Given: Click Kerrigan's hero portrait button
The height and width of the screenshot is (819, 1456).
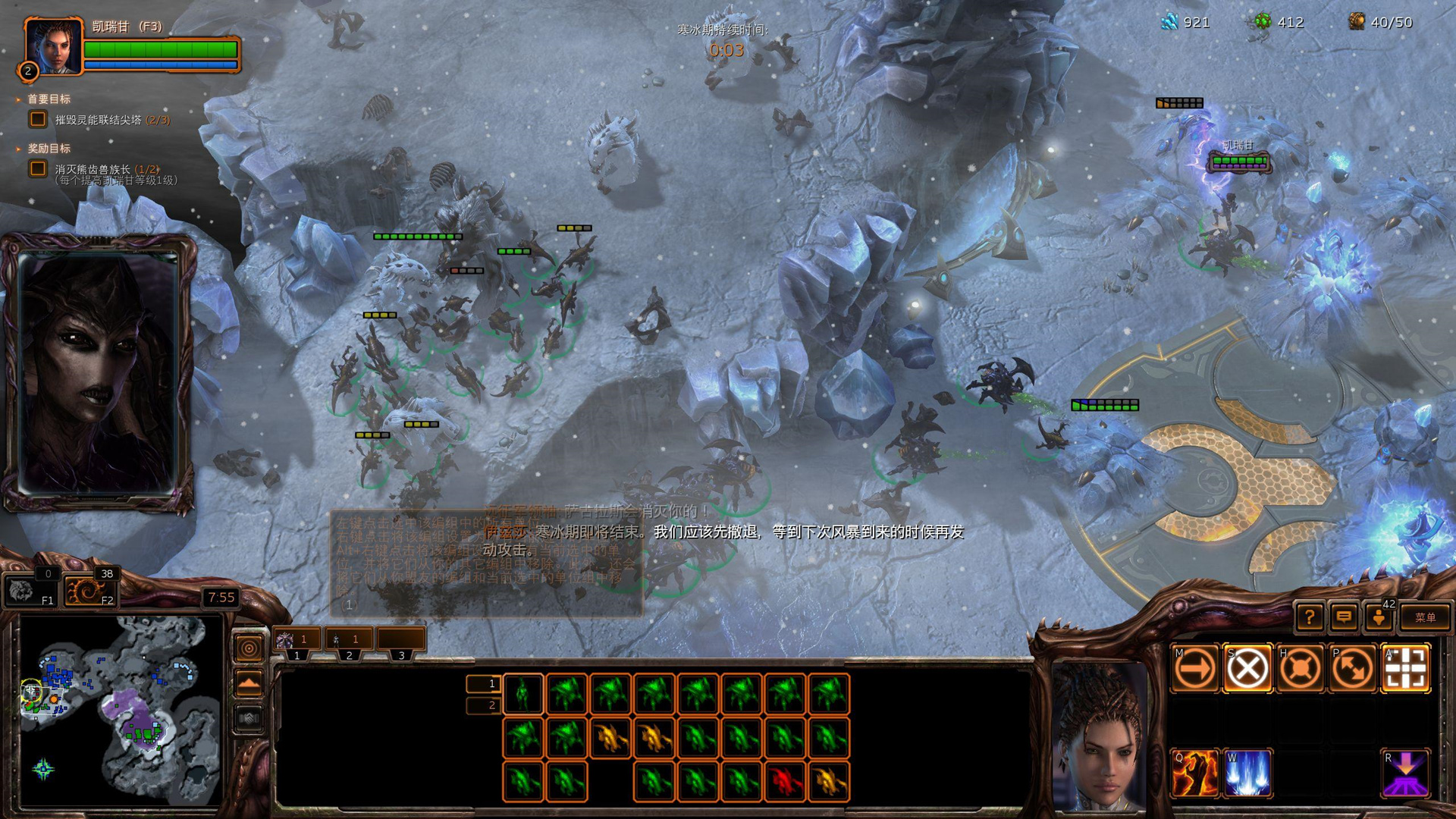Looking at the screenshot, I should coord(53,47).
